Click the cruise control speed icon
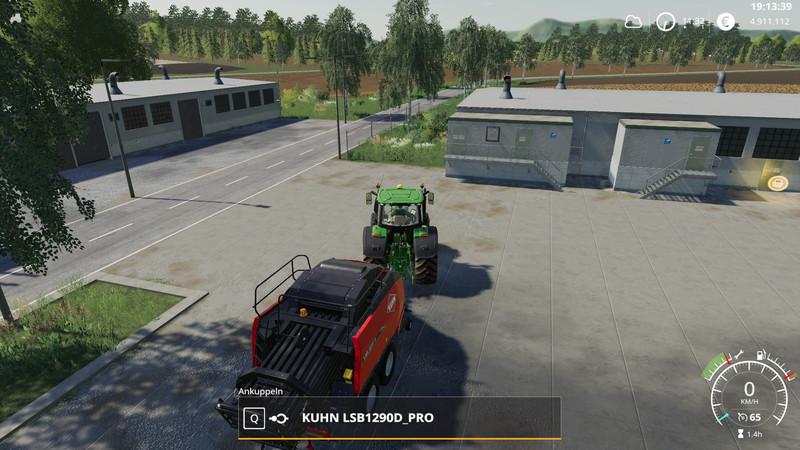Viewport: 800px width, 450px height. click(742, 417)
